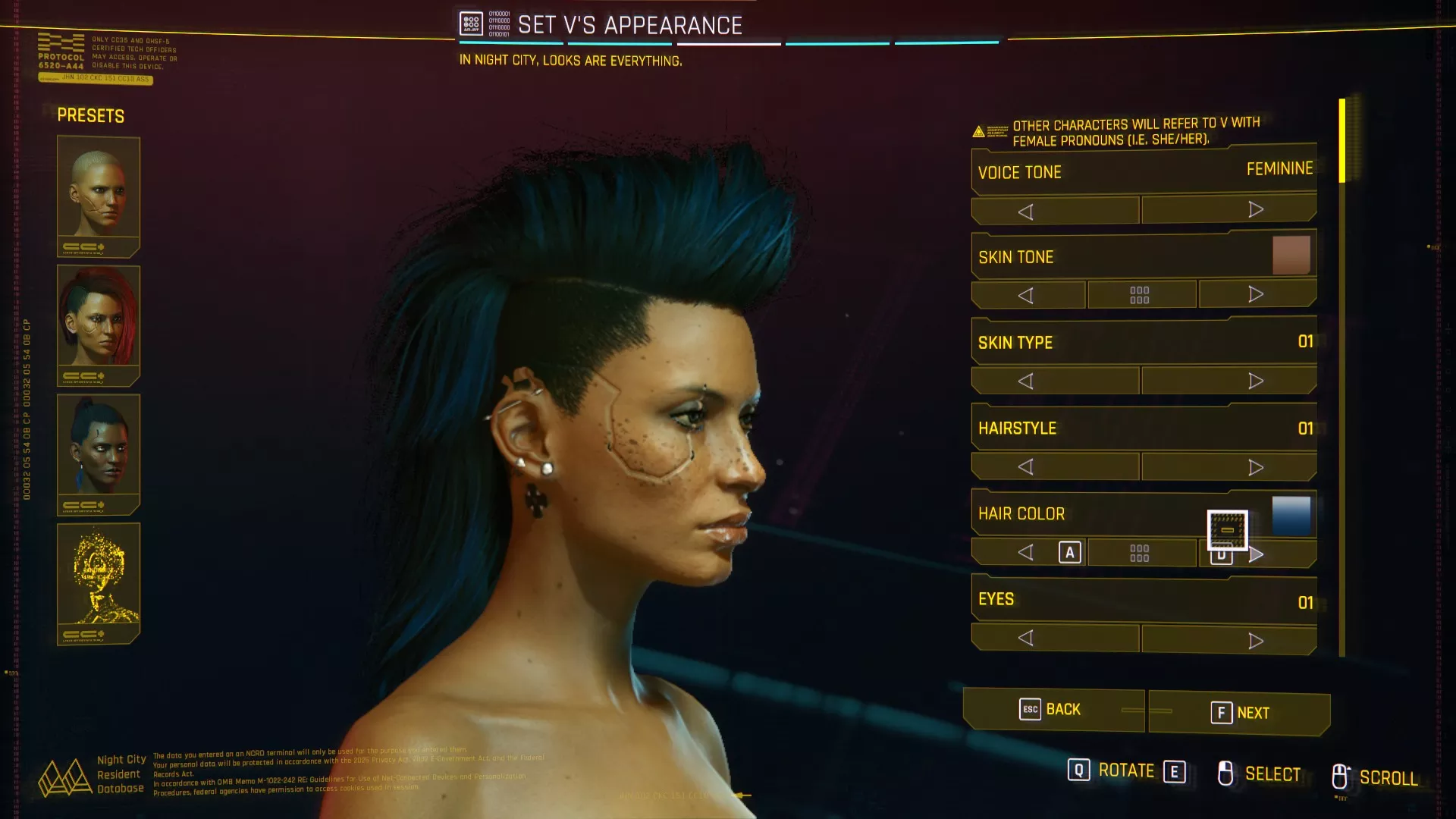Open the Skin Tone color grid

click(x=1140, y=295)
